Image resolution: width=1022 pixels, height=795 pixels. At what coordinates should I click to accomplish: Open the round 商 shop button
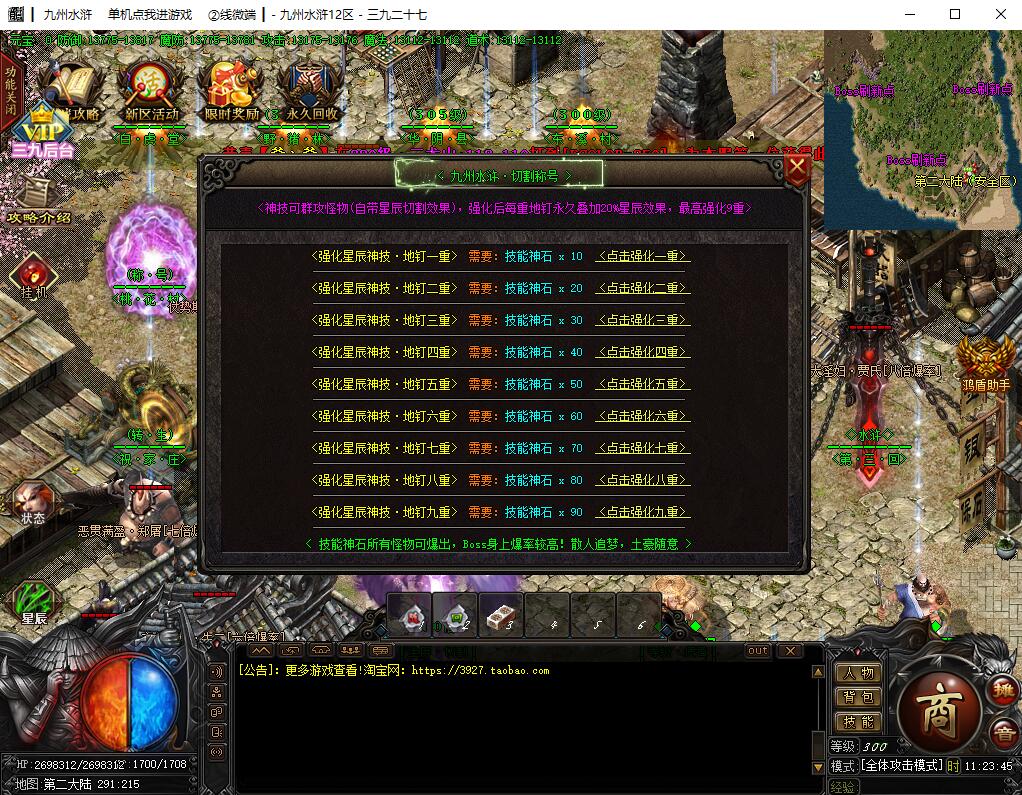coord(938,707)
